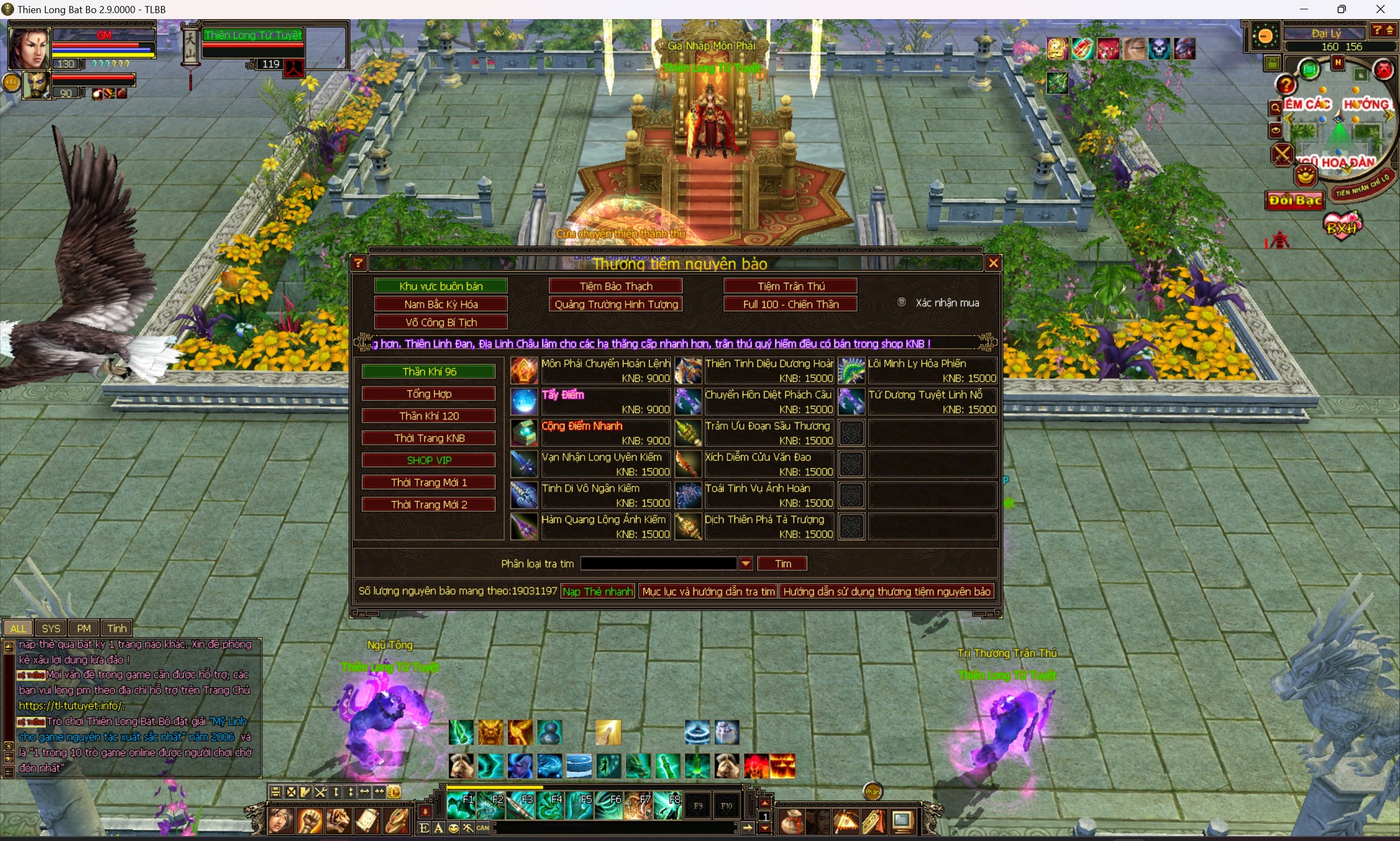Click the Tìm search button

click(x=783, y=563)
